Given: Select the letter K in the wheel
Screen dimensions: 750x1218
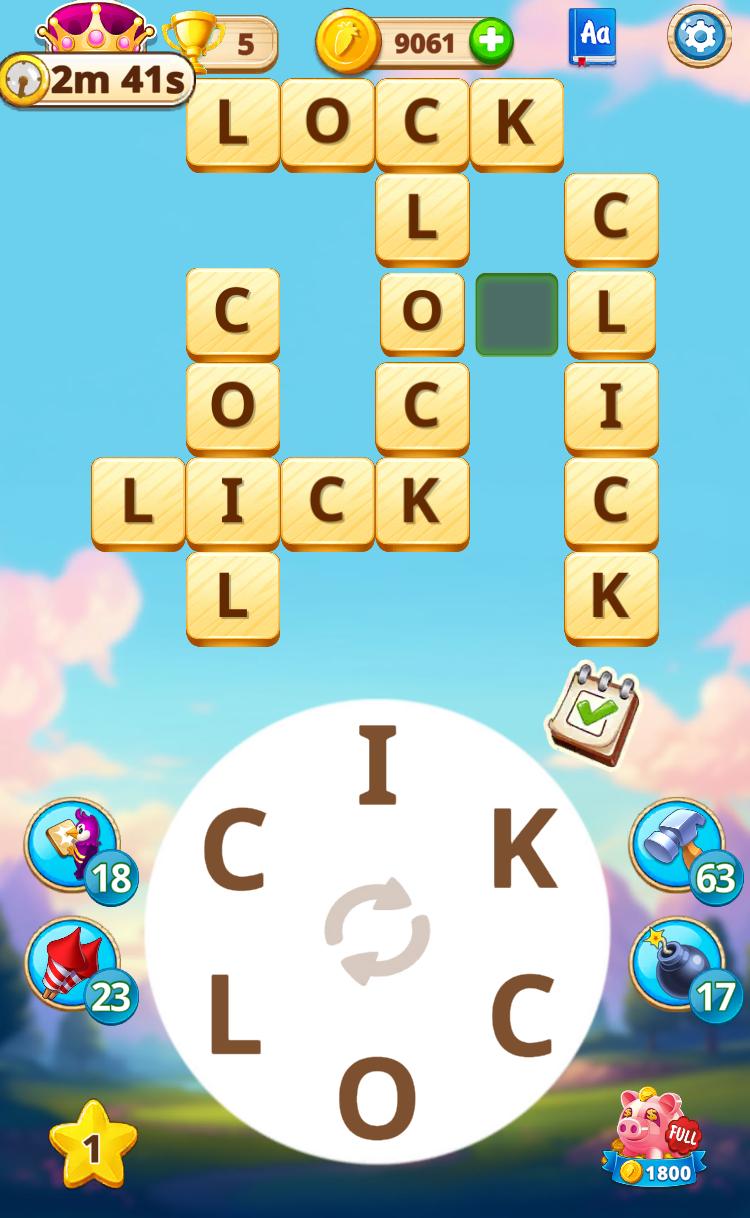Looking at the screenshot, I should point(523,849).
